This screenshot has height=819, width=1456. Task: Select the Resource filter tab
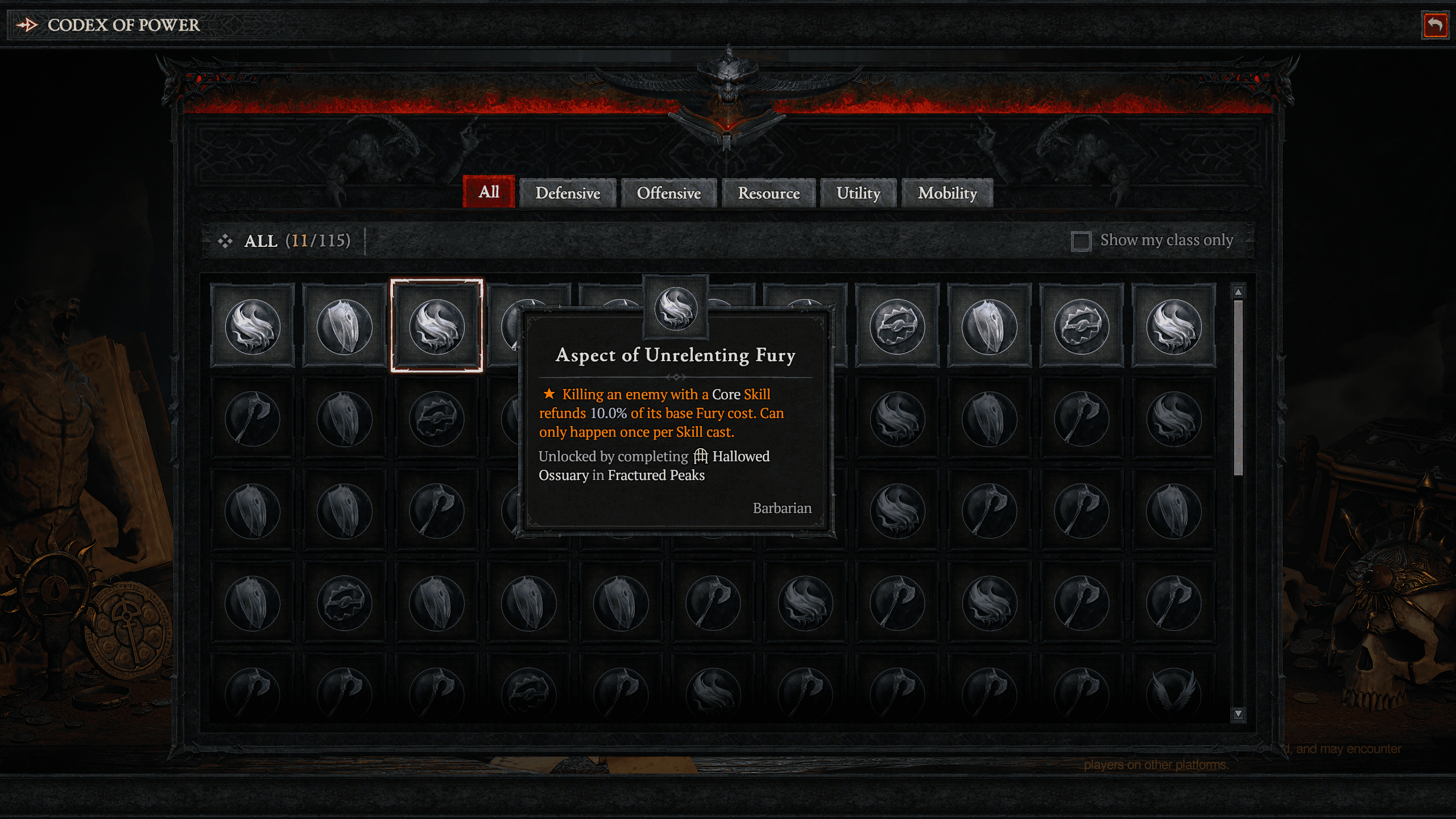coord(768,193)
